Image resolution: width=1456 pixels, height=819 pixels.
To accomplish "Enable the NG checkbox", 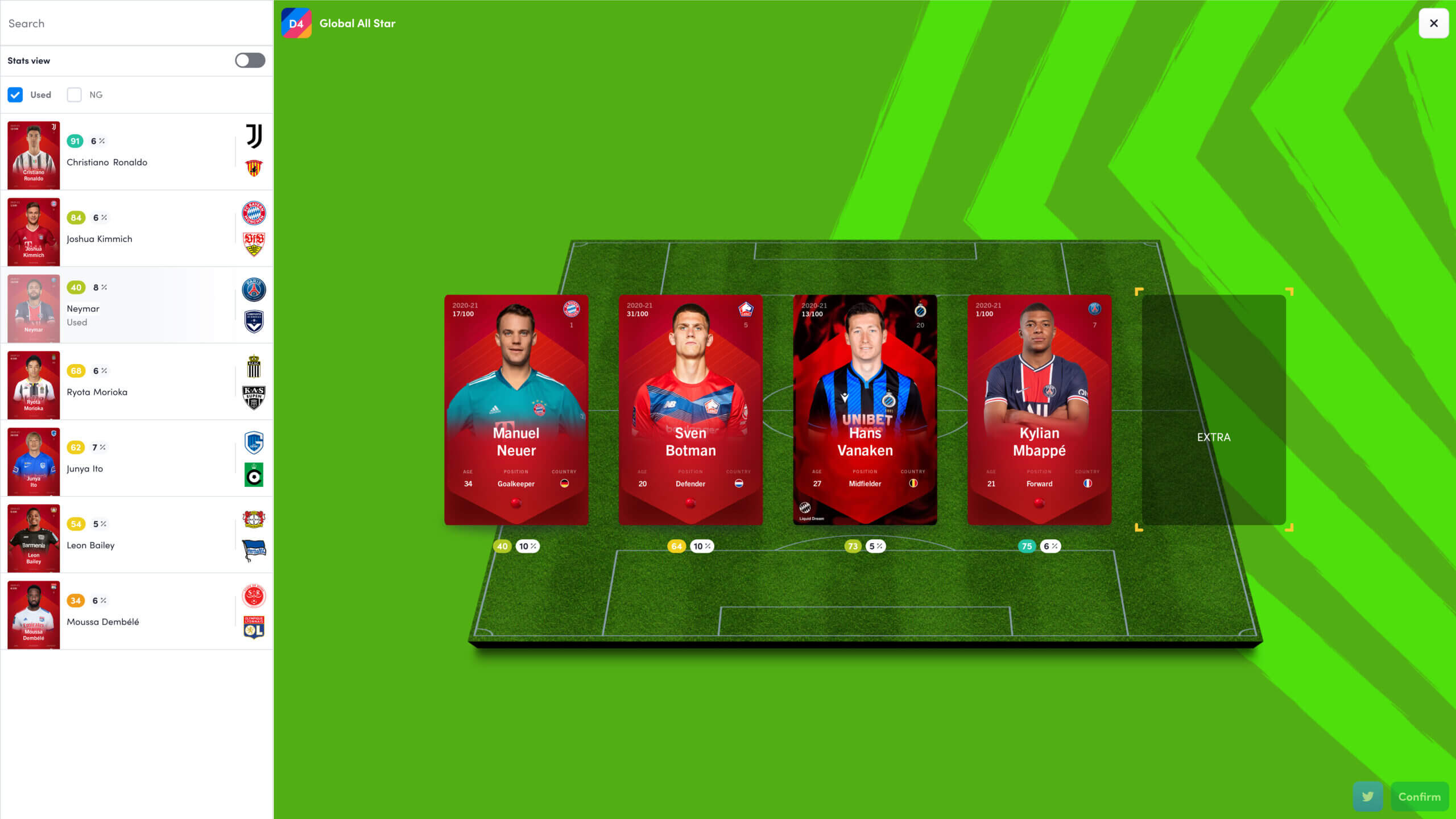I will 75,95.
